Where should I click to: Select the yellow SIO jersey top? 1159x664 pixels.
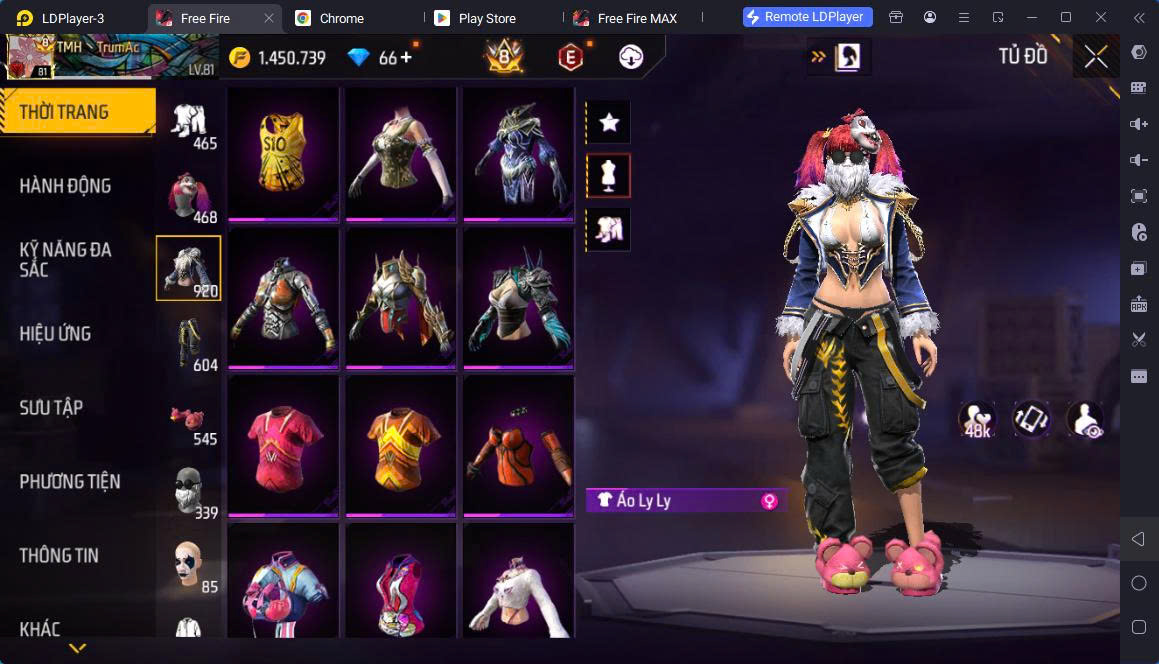point(283,152)
